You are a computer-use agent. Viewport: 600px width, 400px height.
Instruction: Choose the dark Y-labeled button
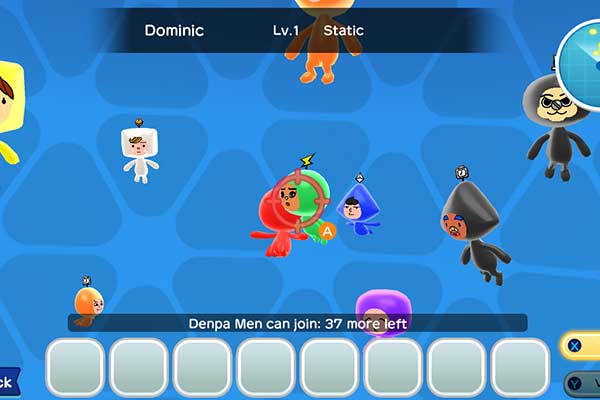click(581, 381)
